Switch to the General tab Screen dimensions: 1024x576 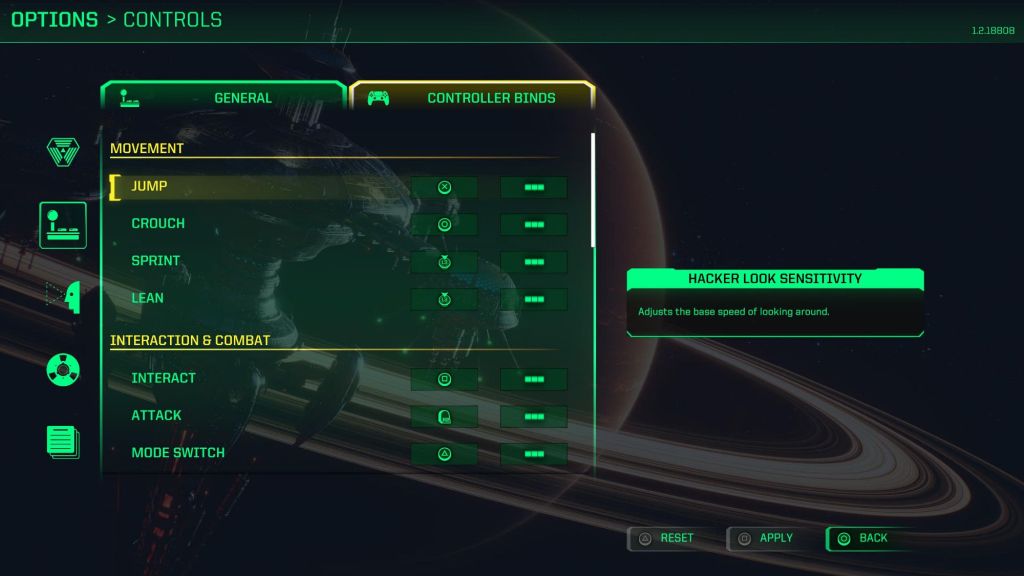[x=224, y=98]
